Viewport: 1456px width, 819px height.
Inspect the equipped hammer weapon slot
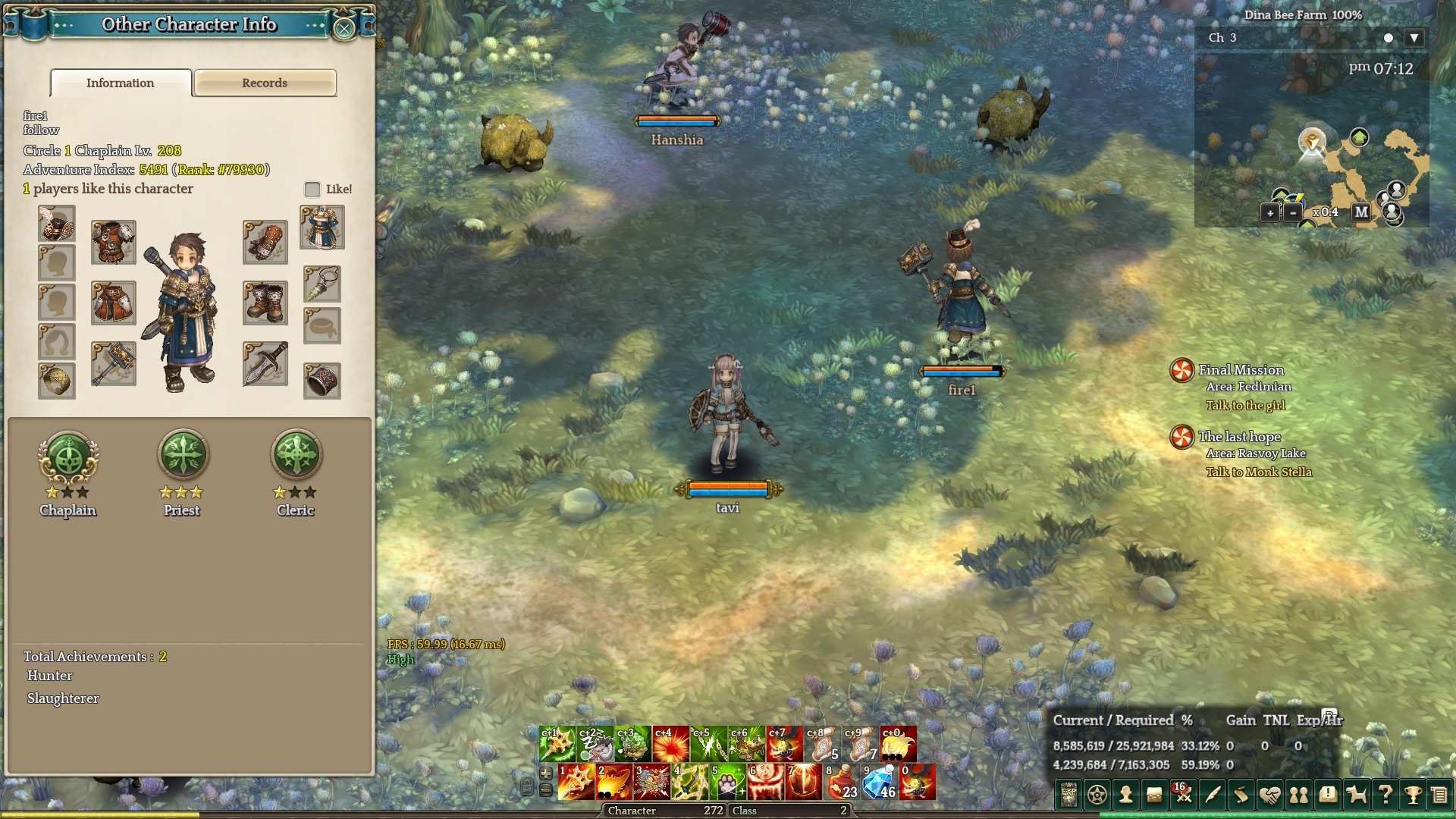pyautogui.click(x=114, y=363)
